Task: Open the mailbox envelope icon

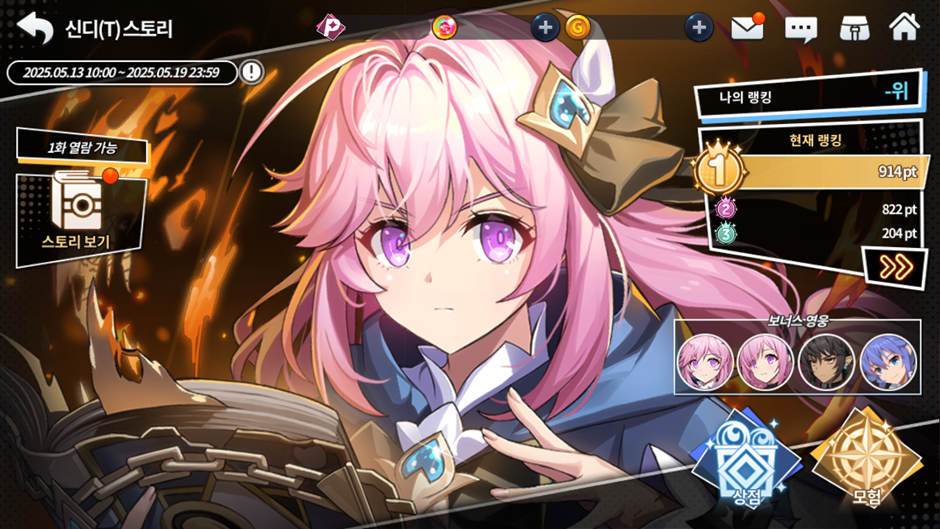Action: pyautogui.click(x=747, y=27)
